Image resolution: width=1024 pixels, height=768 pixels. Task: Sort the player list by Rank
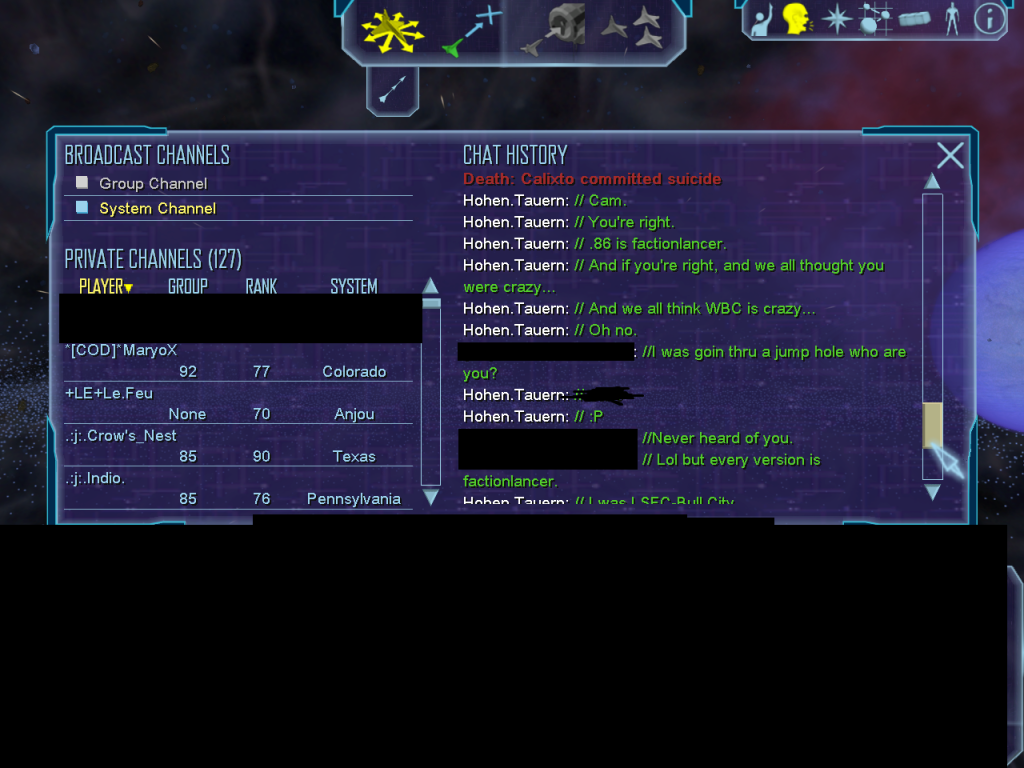coord(261,287)
